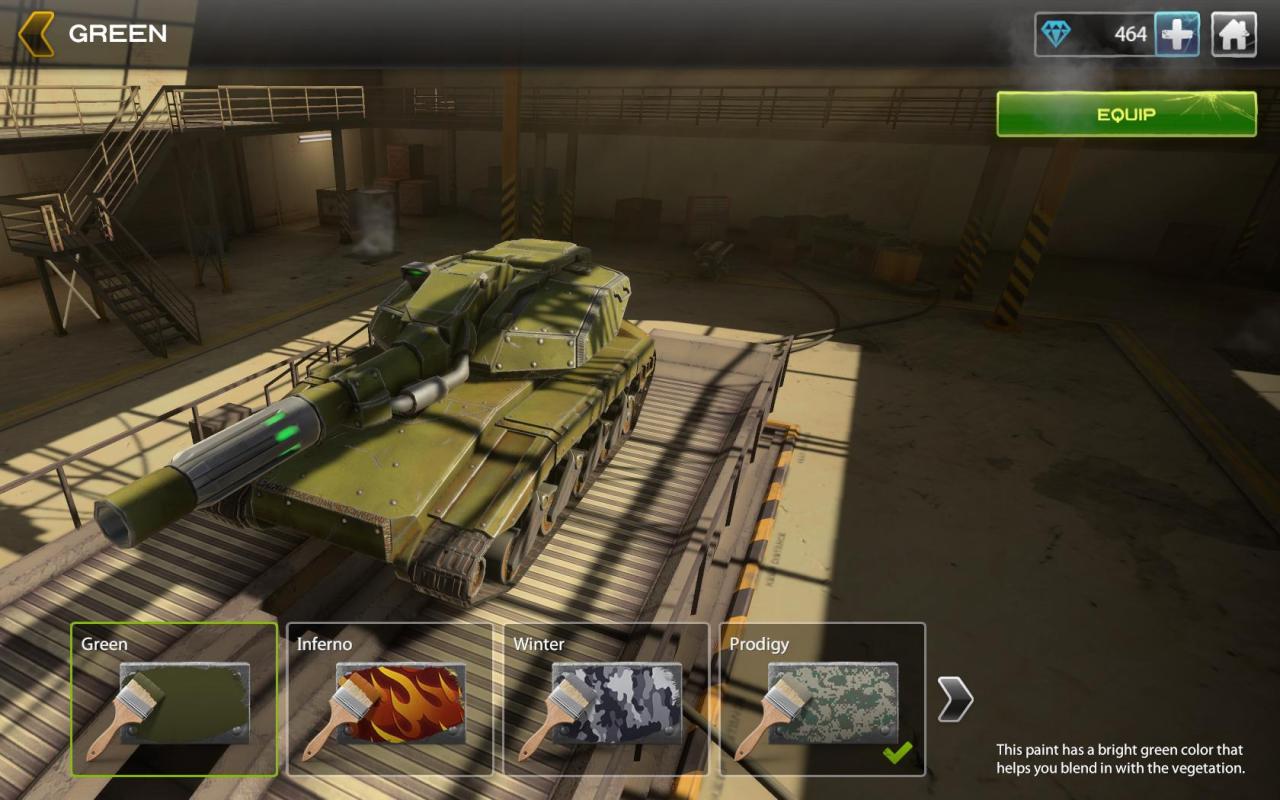Return to the home screen

click(x=1234, y=35)
